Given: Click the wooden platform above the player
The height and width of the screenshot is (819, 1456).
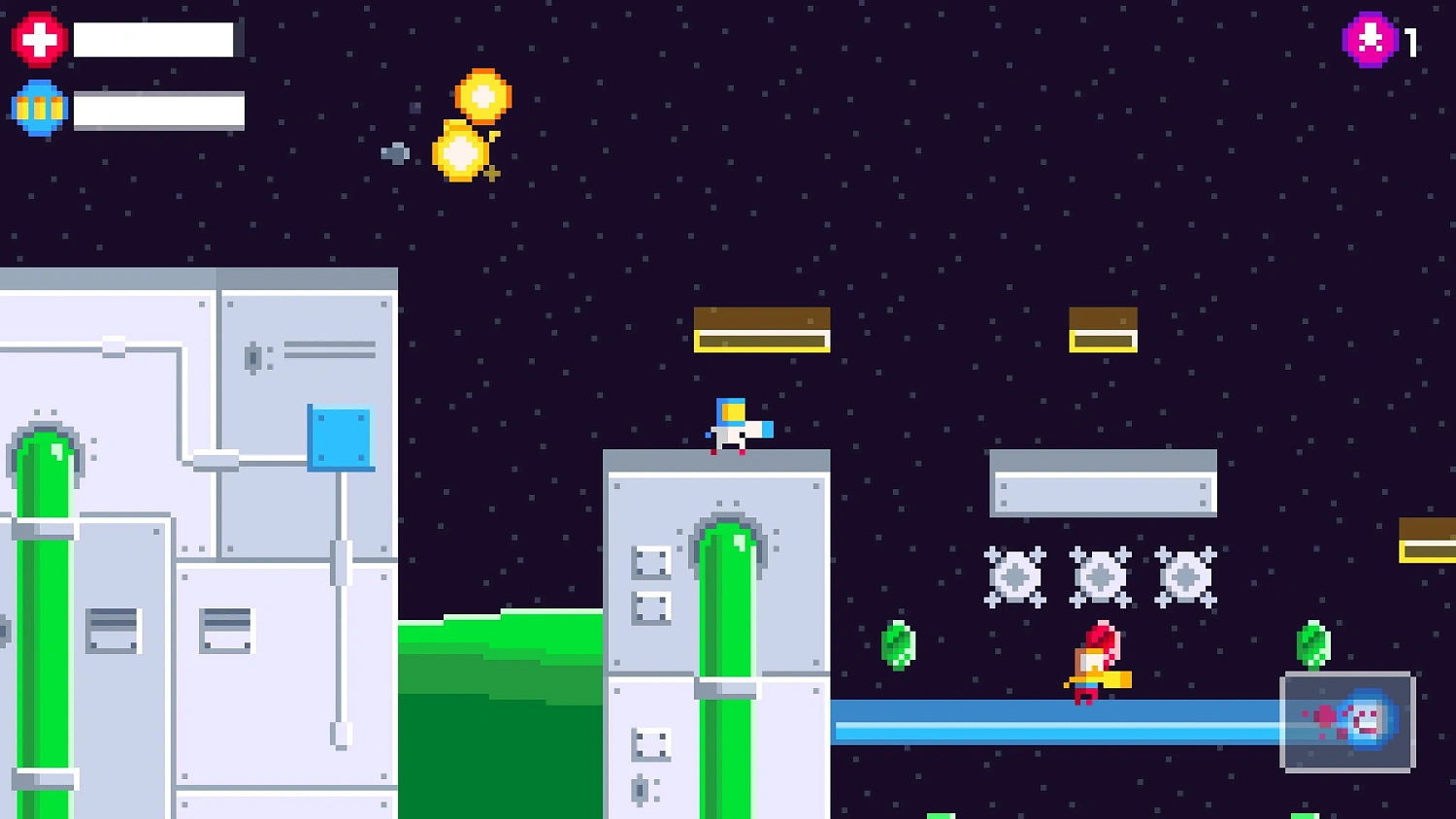Looking at the screenshot, I should coord(762,328).
